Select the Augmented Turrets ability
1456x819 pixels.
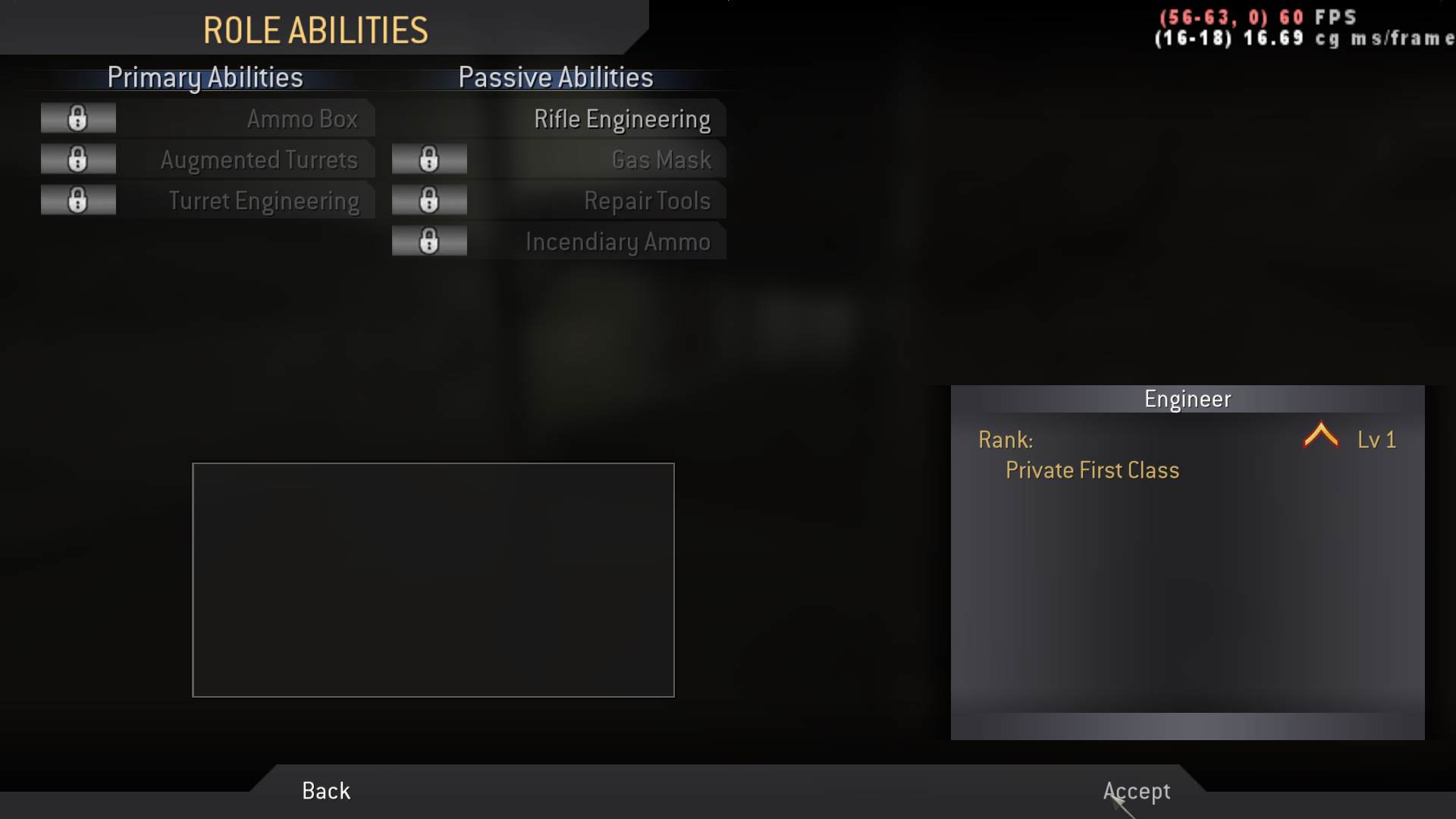tap(259, 159)
